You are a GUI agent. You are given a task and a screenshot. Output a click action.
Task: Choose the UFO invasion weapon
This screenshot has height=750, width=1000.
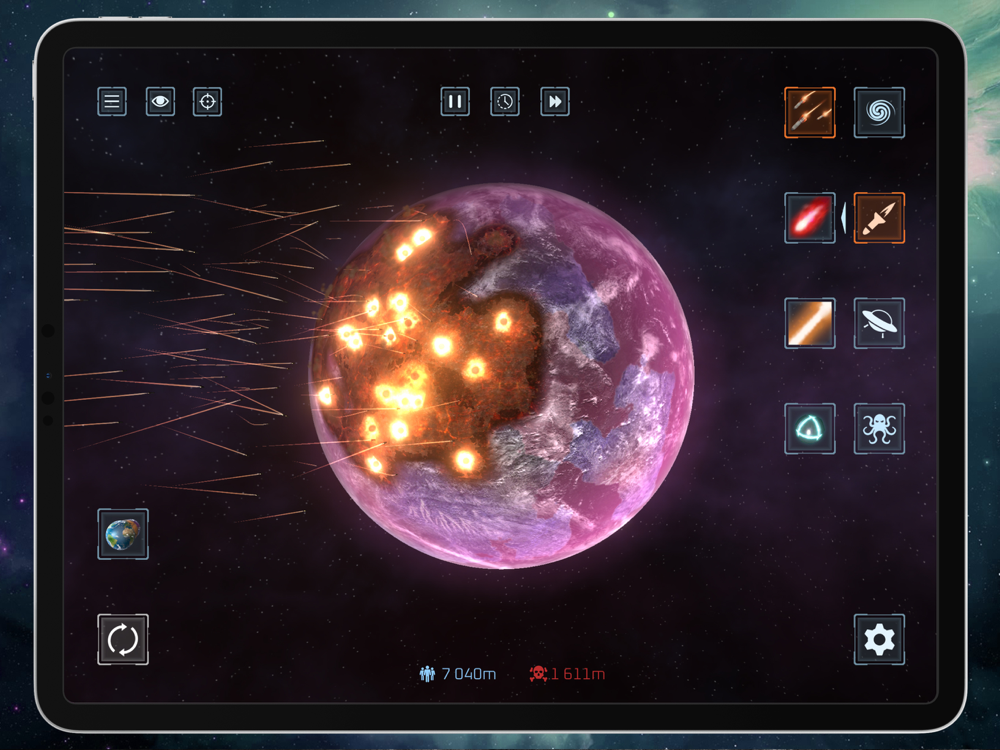tap(879, 323)
